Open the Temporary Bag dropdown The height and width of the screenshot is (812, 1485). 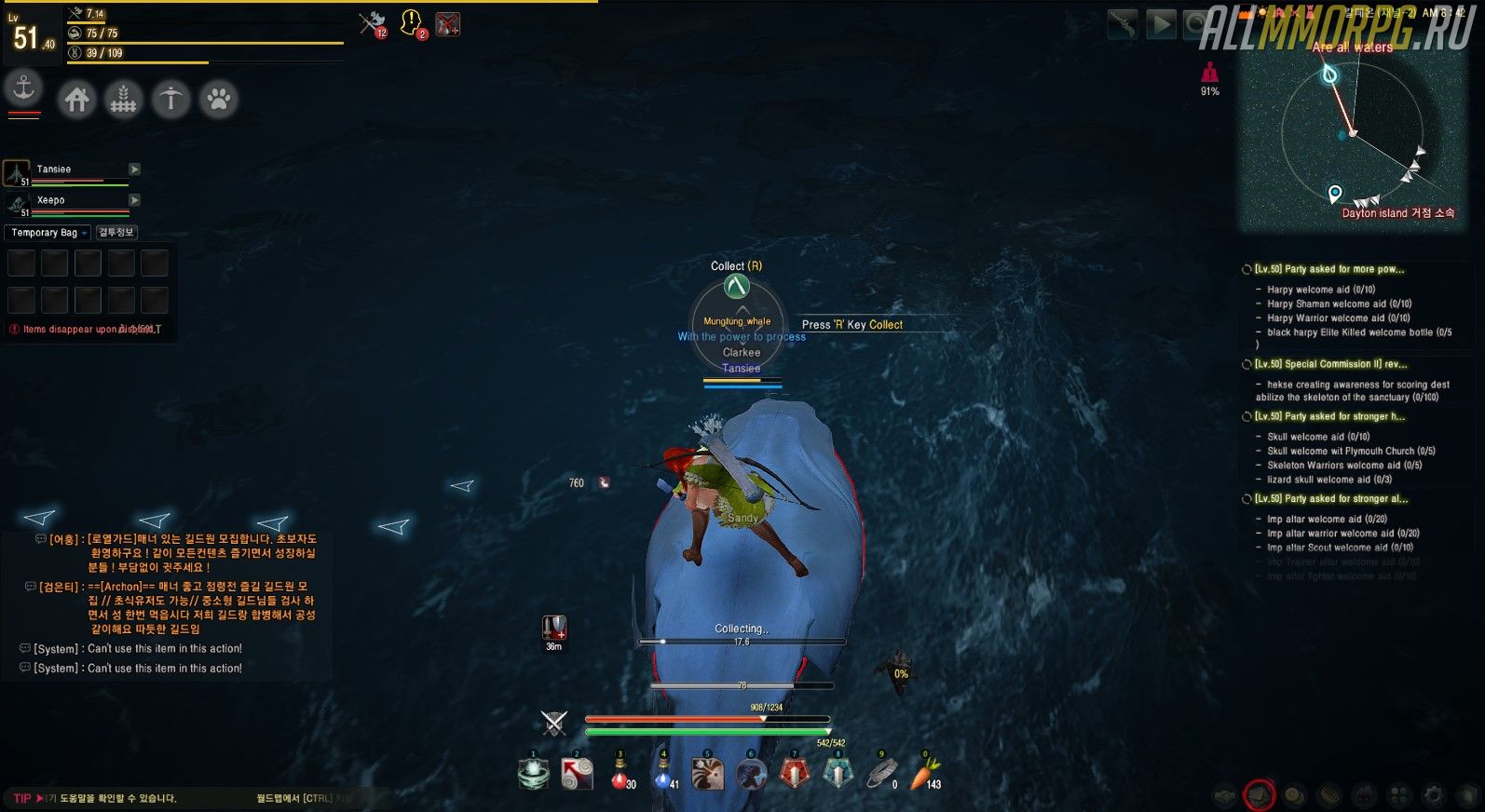pos(49,233)
